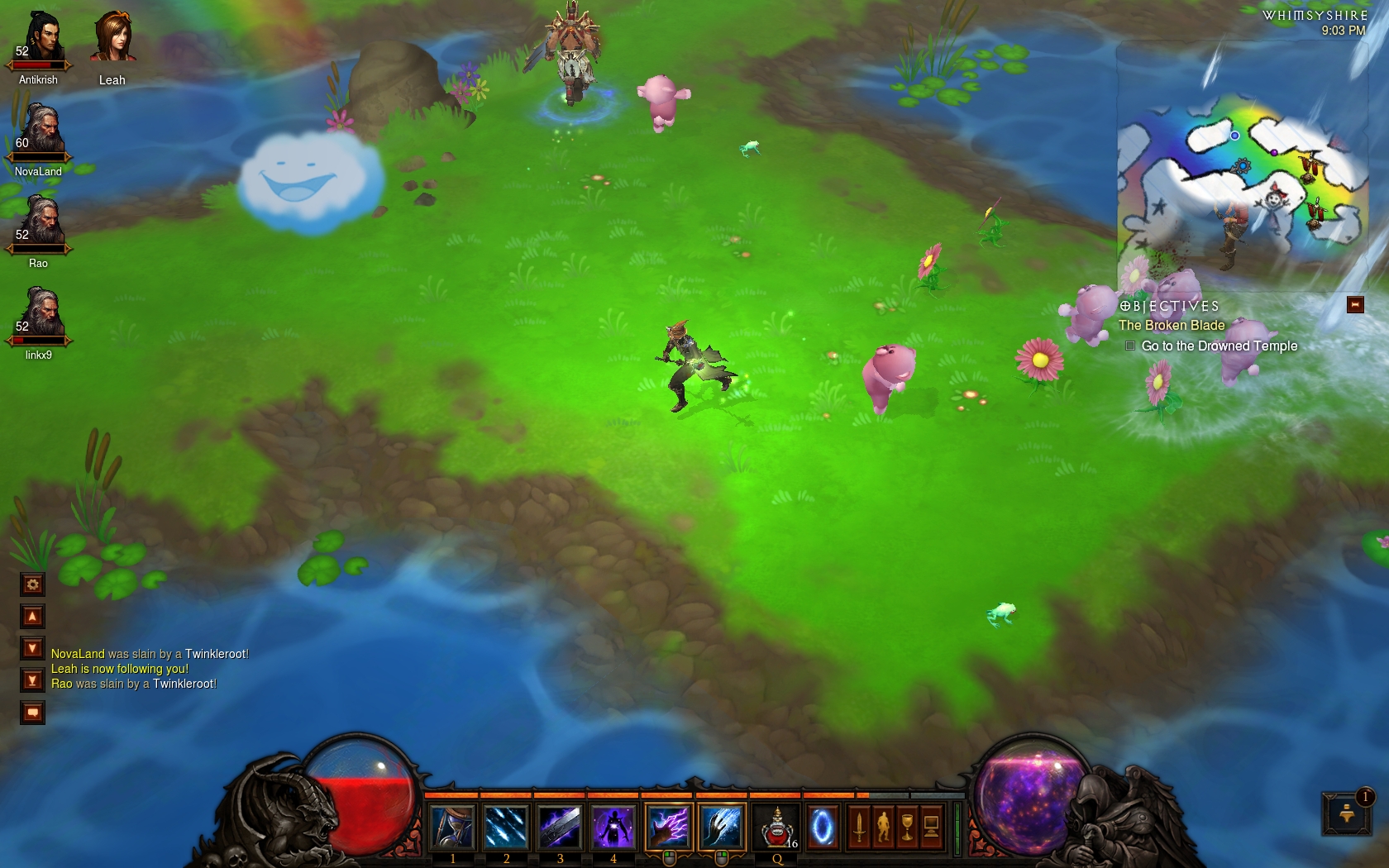Open chat settings gear button
Image resolution: width=1389 pixels, height=868 pixels.
[x=32, y=584]
